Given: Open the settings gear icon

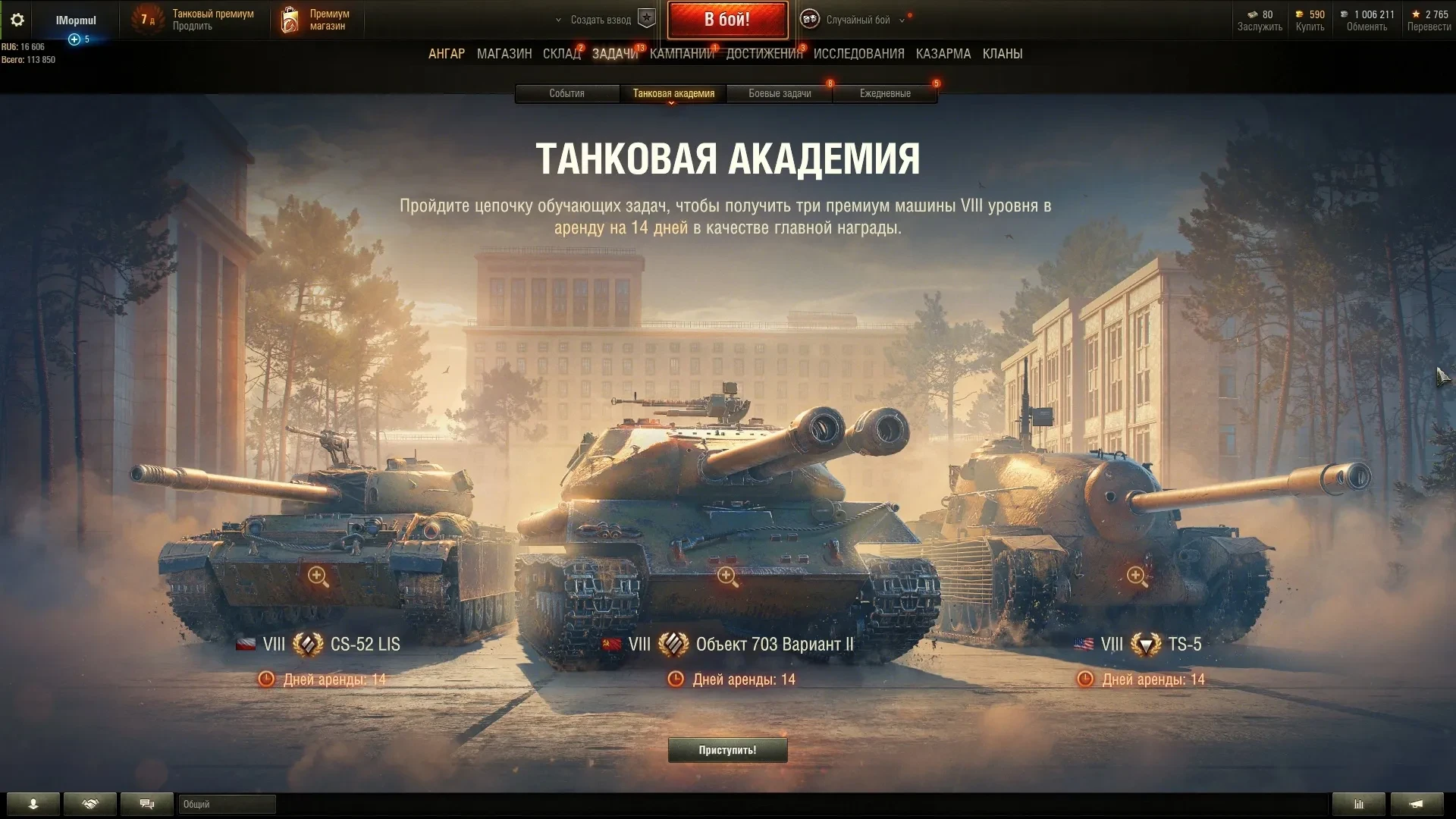Looking at the screenshot, I should pyautogui.click(x=17, y=20).
